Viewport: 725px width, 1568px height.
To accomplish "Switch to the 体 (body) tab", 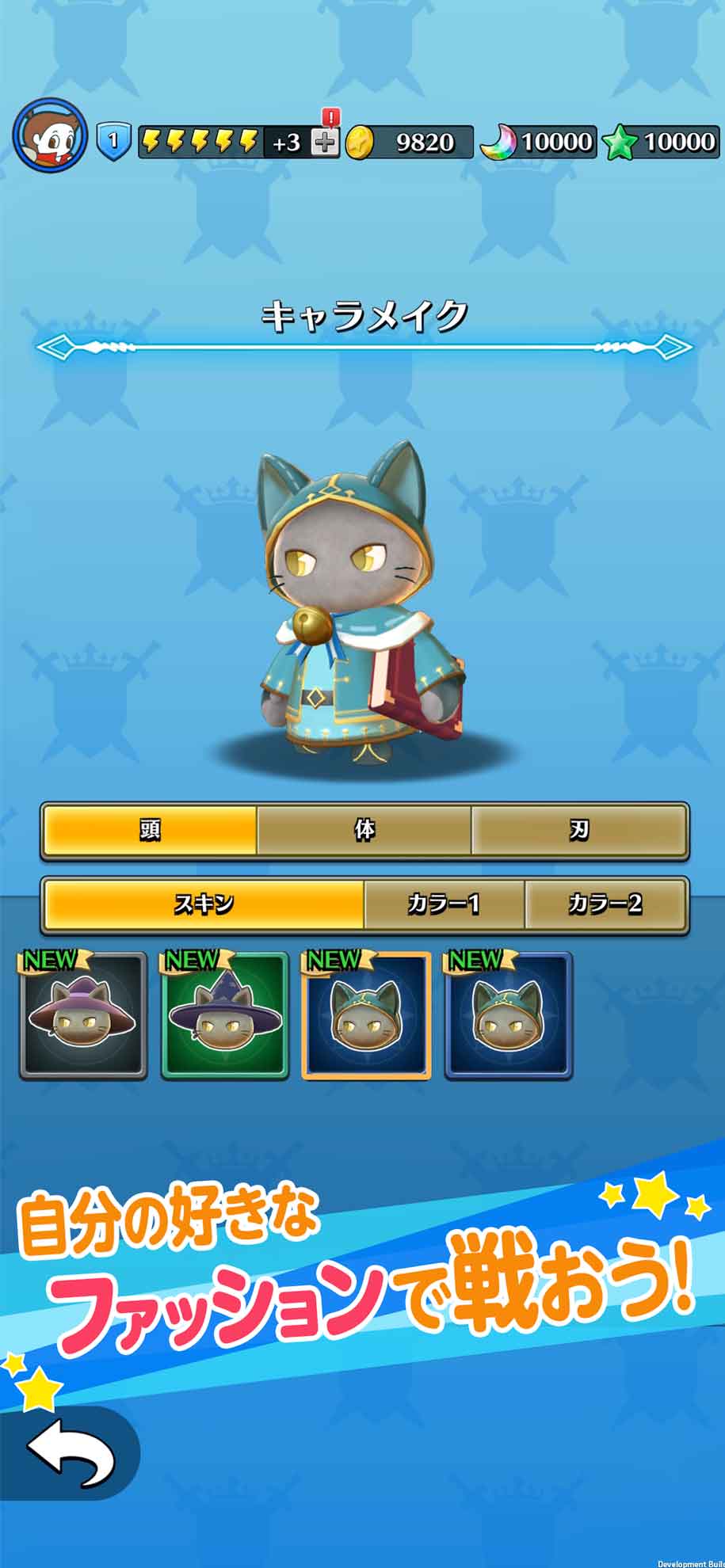I will [364, 830].
